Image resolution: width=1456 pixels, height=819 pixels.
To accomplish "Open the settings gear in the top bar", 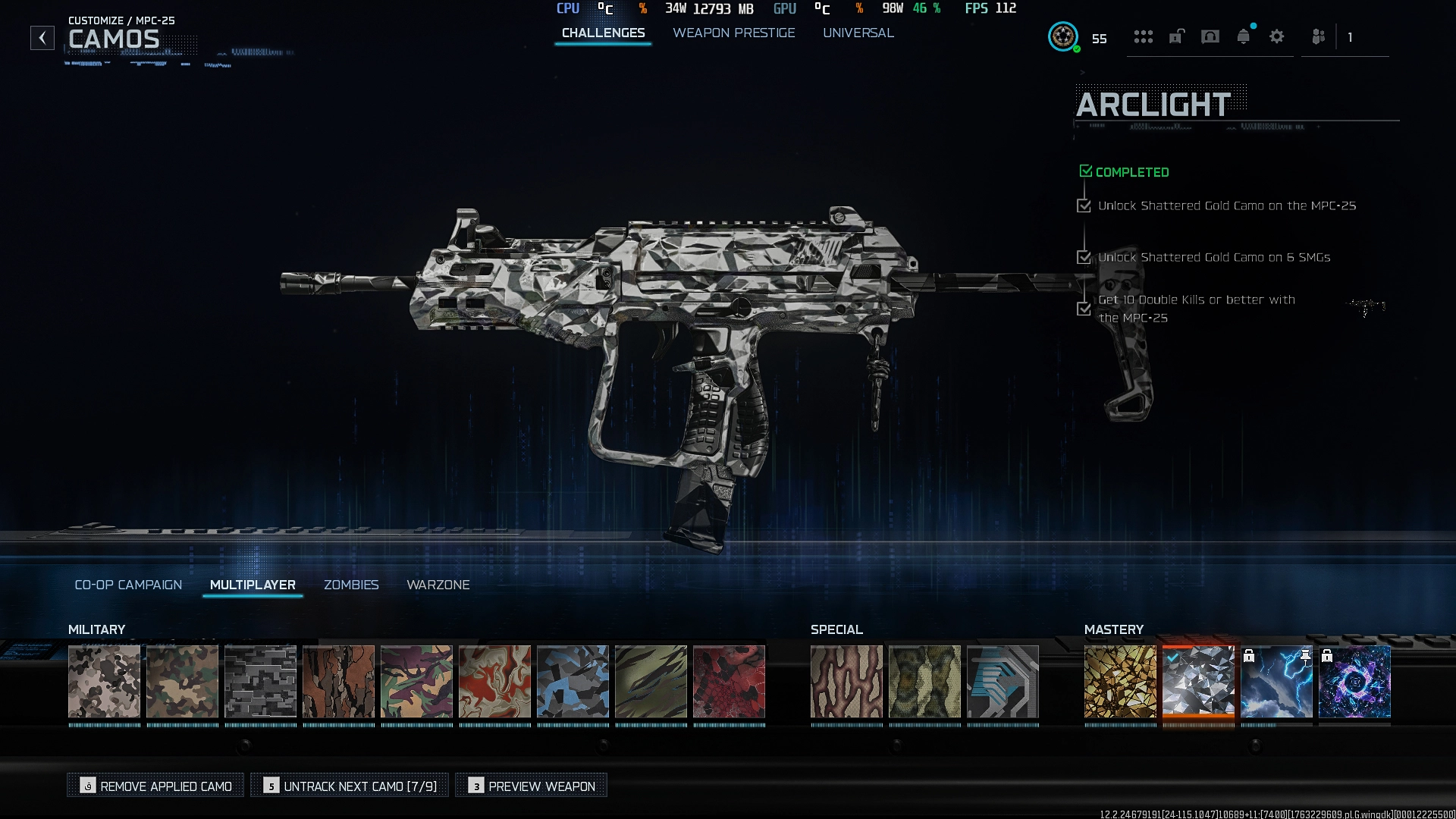I will pos(1276,36).
